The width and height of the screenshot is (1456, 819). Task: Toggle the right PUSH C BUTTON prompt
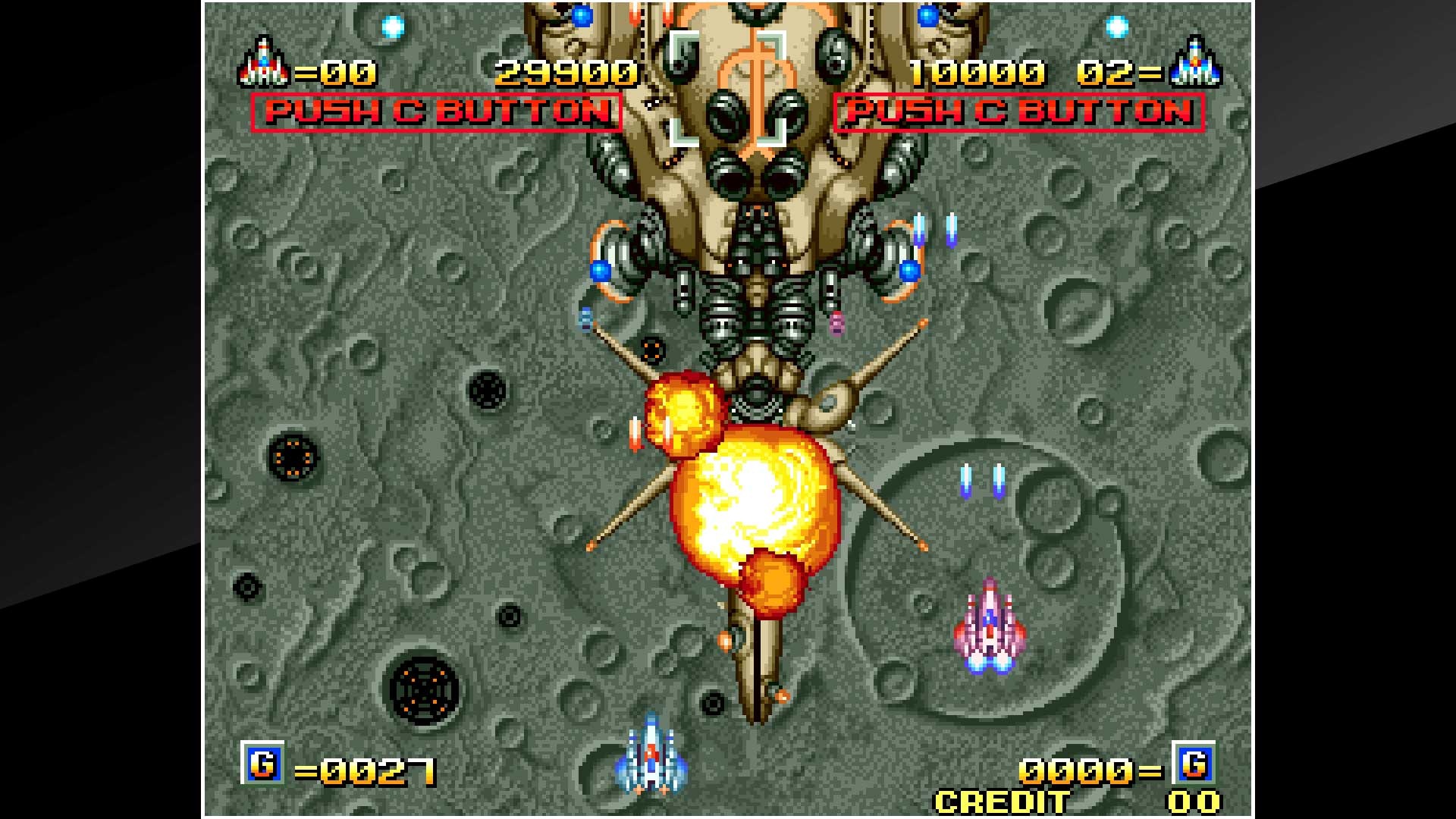1020,112
